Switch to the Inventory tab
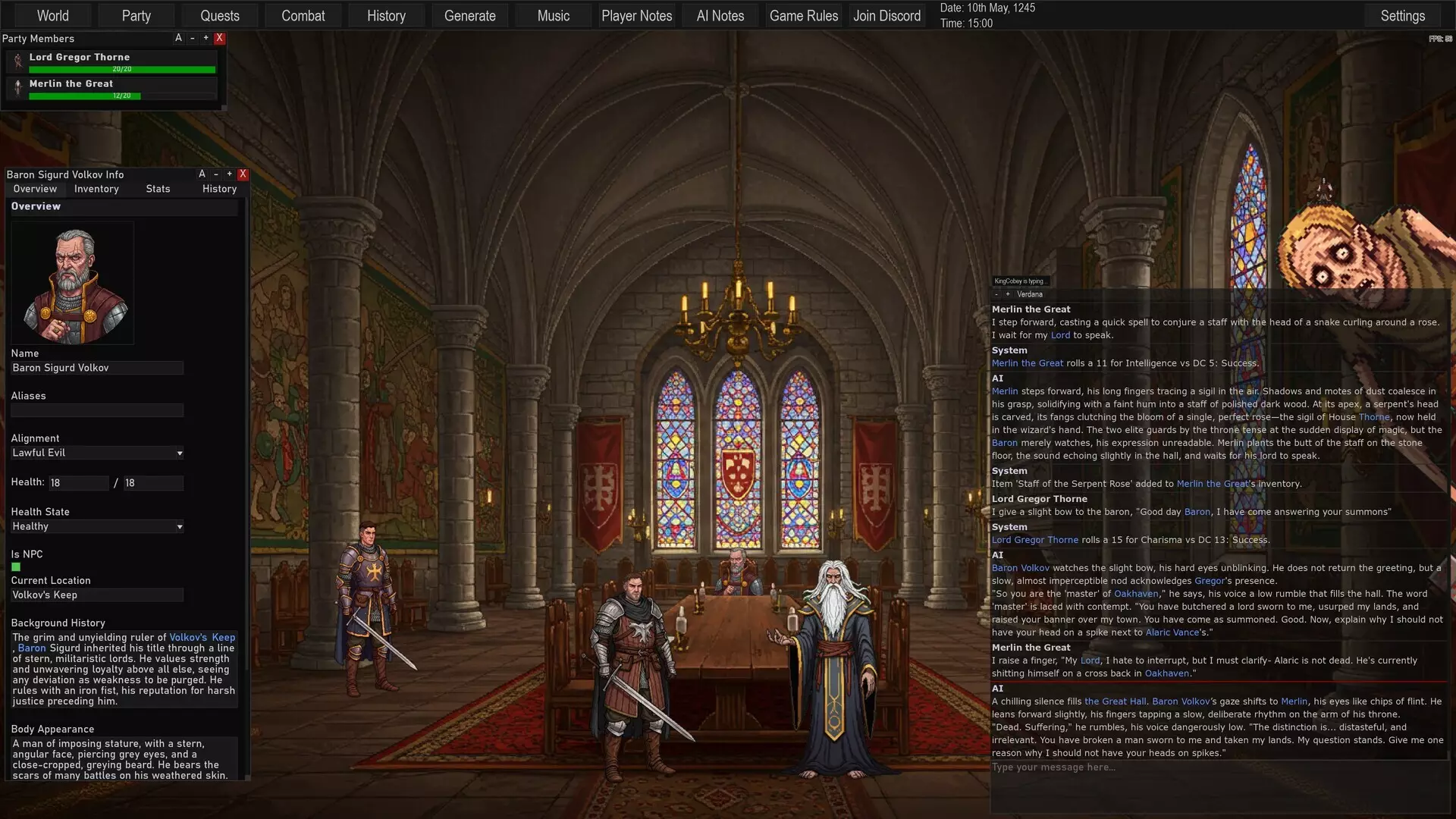Viewport: 1456px width, 819px height. 96,189
